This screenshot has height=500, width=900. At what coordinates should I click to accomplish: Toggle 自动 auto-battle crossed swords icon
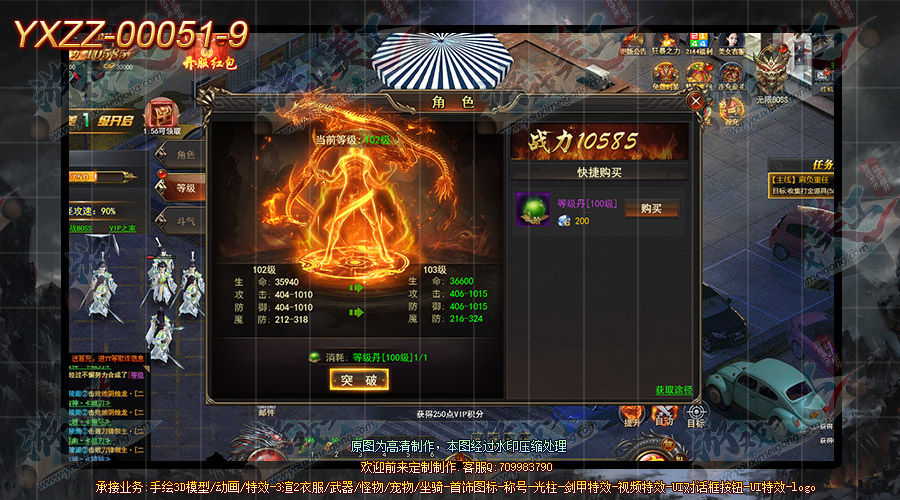[663, 412]
